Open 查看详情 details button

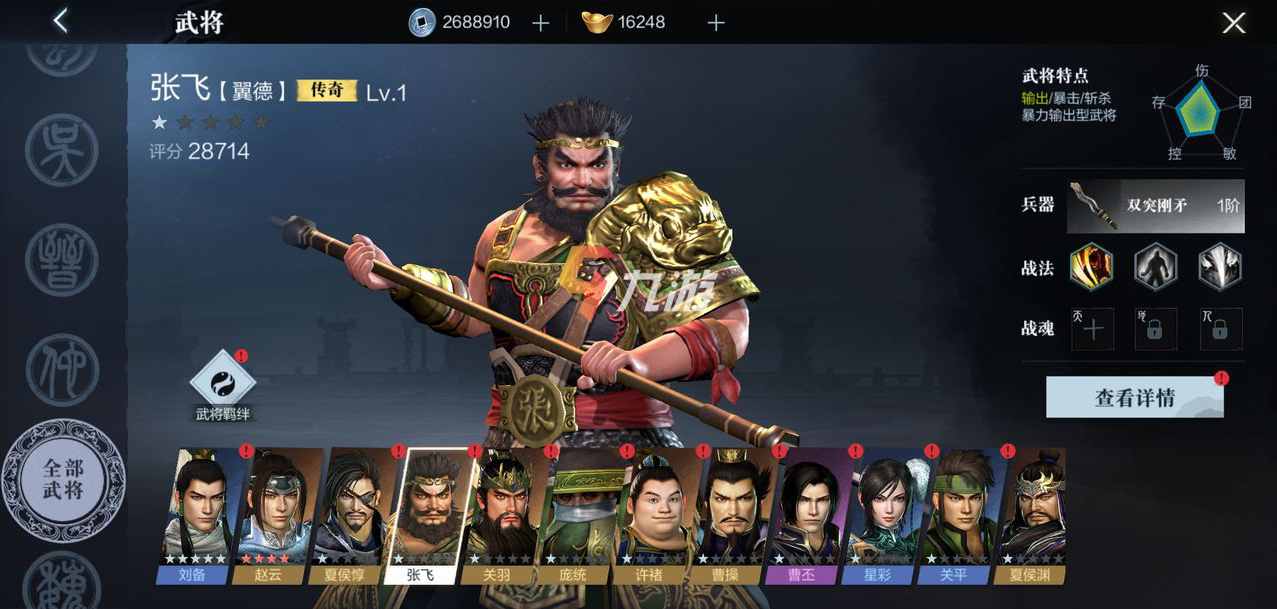click(1134, 398)
